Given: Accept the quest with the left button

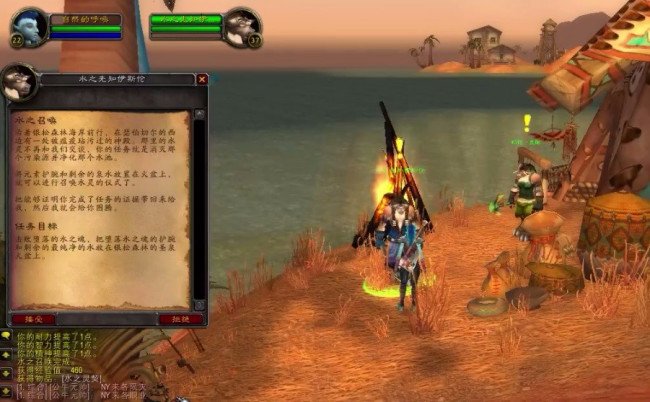Looking at the screenshot, I should [x=31, y=318].
